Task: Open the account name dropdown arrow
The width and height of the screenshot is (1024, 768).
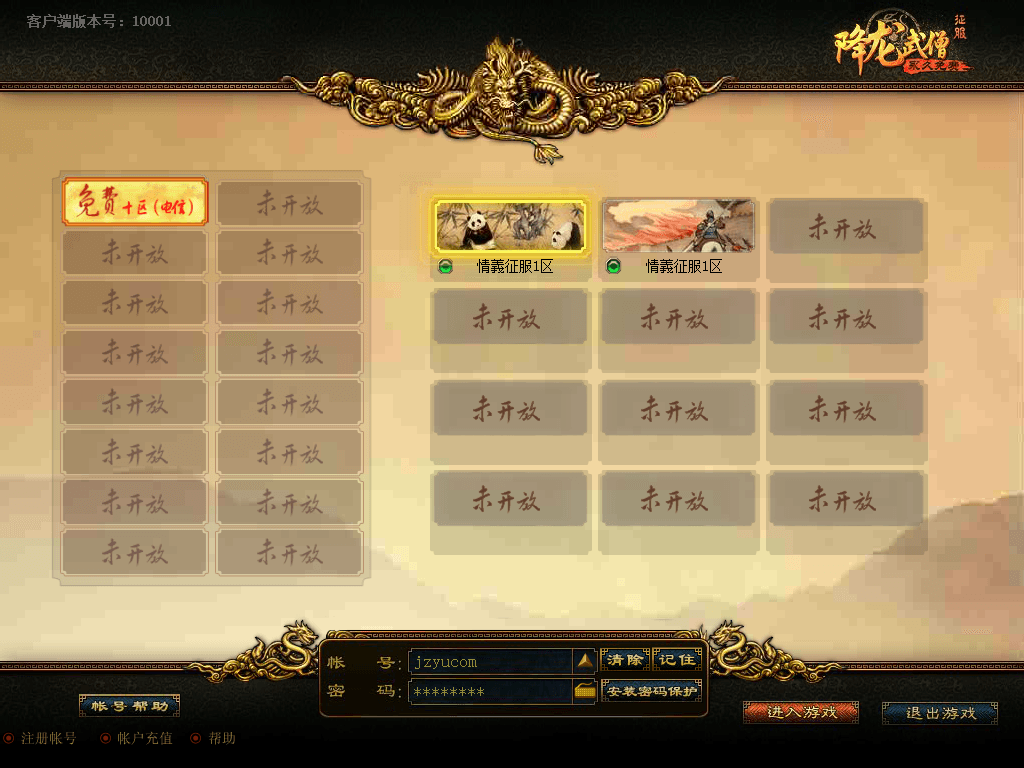Action: point(585,661)
